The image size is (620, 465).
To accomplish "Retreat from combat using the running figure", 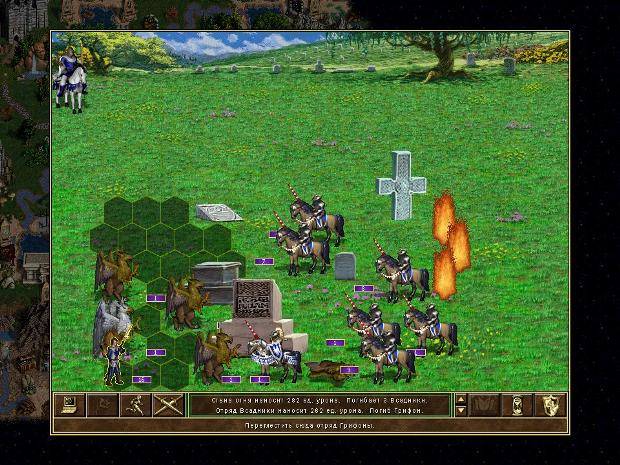I will click(x=134, y=405).
